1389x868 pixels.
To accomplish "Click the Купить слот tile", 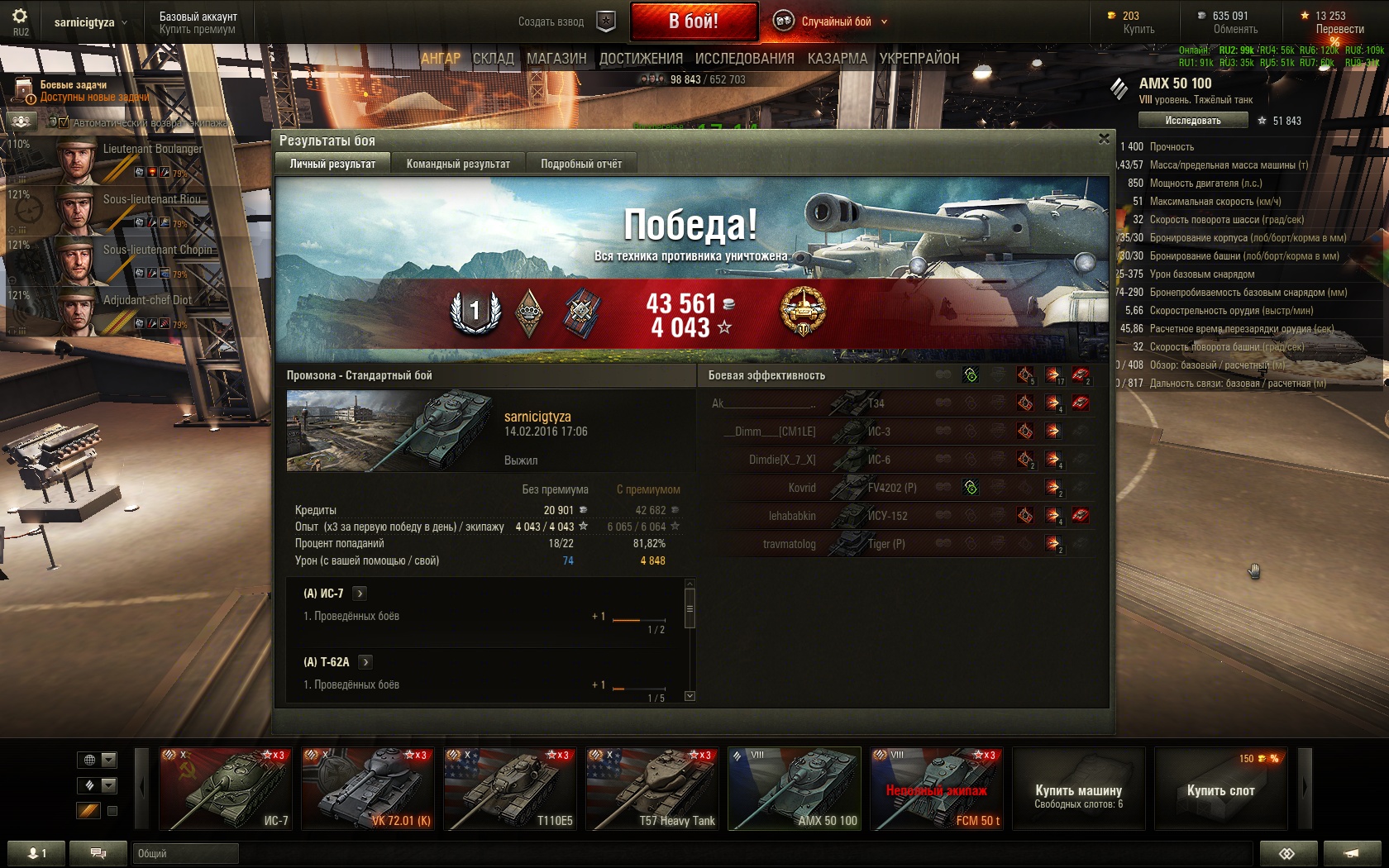I will (x=1220, y=789).
